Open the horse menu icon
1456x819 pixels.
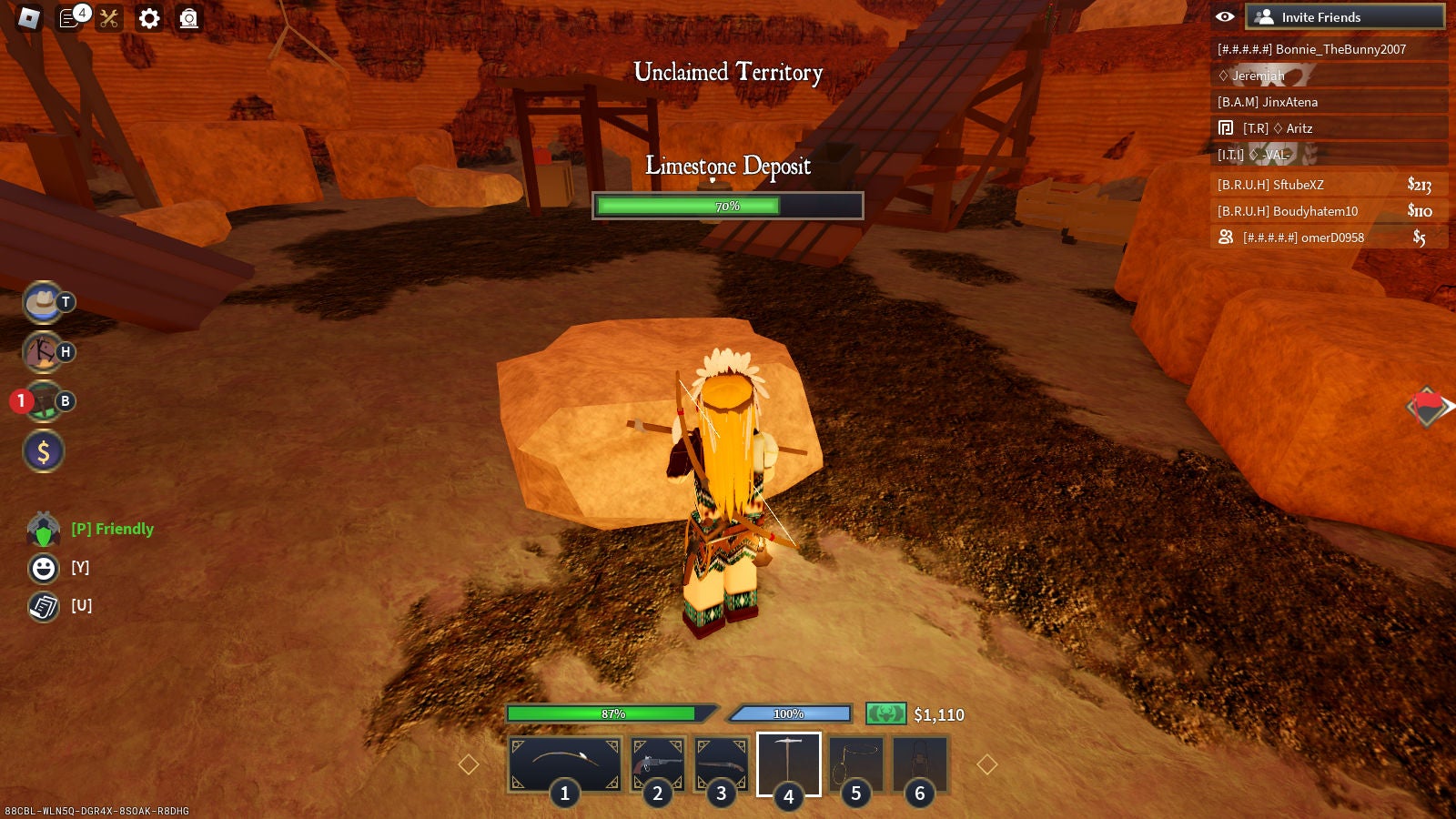[x=43, y=352]
